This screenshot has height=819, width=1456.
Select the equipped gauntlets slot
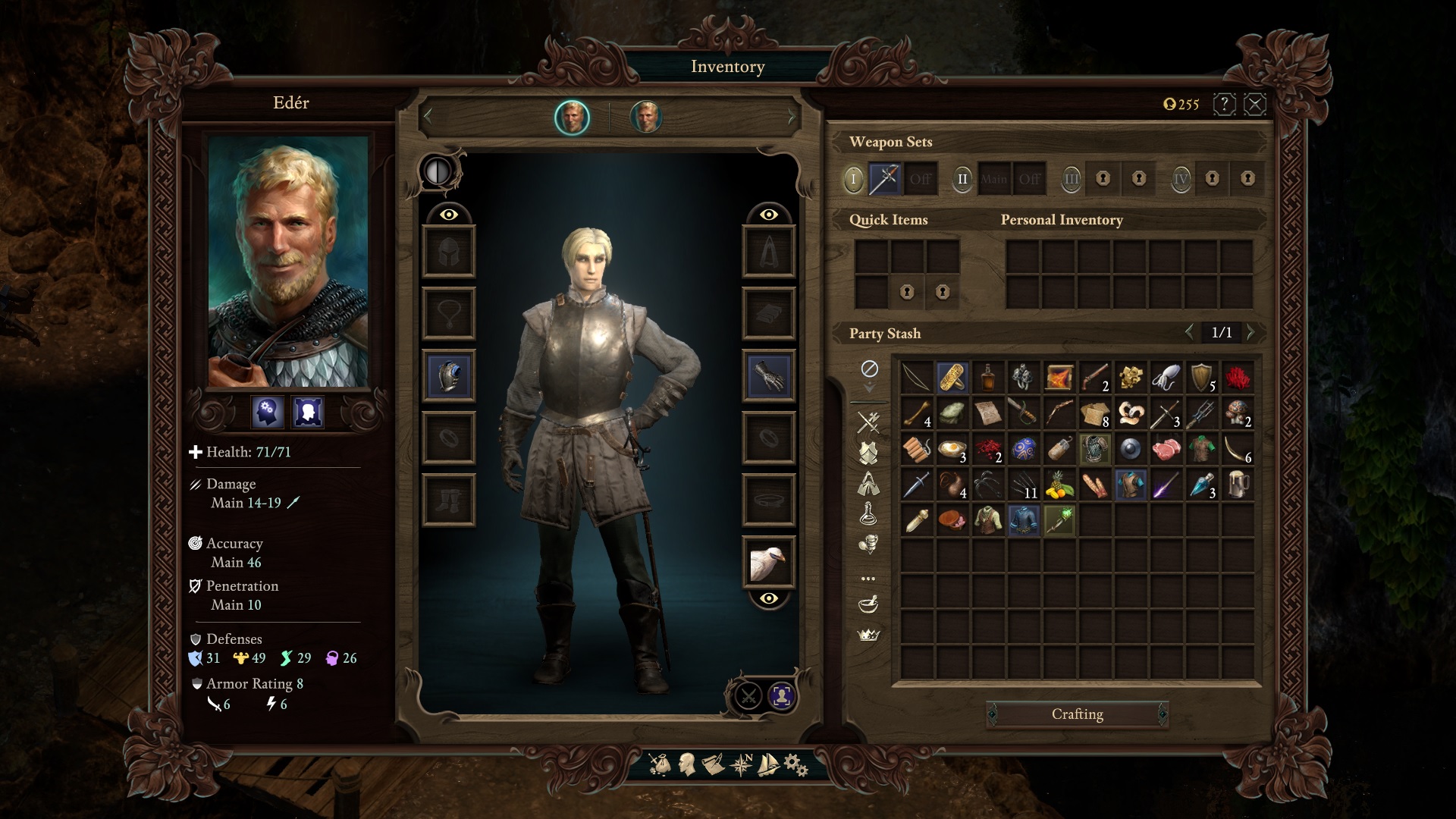pos(768,376)
